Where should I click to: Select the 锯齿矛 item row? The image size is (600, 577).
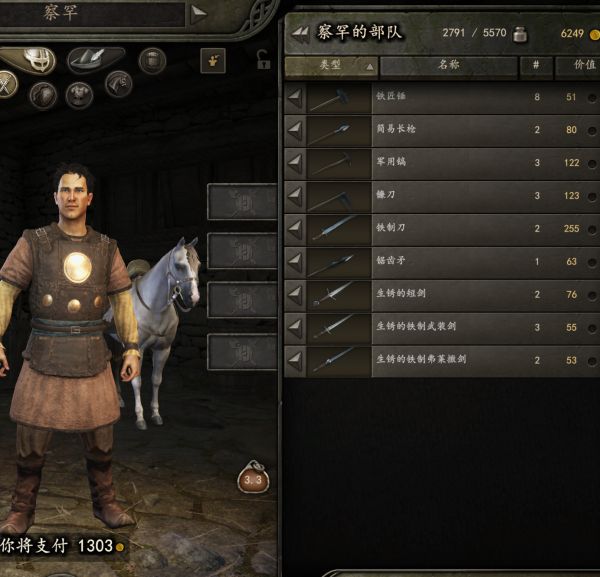click(440, 262)
